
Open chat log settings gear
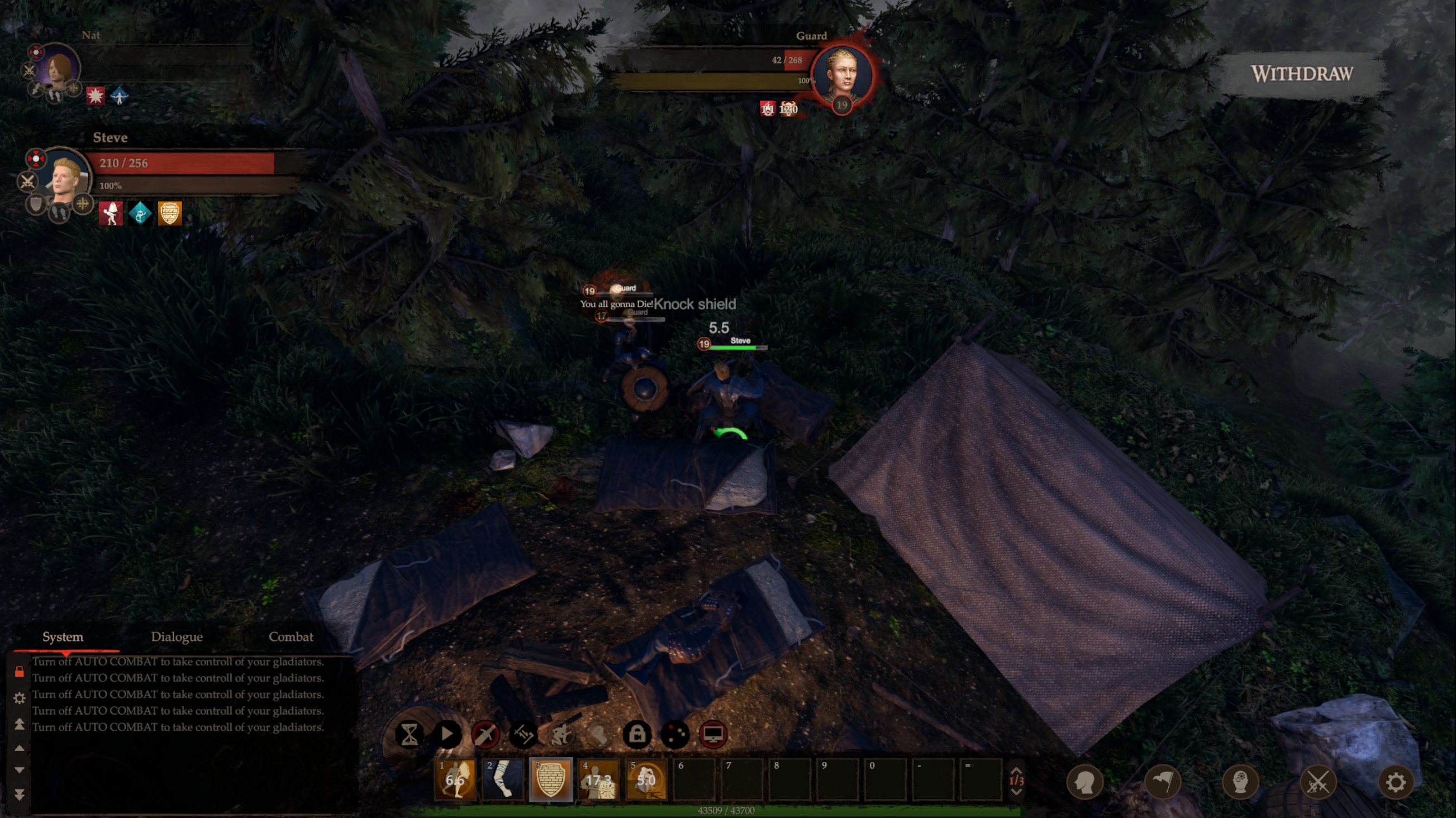click(19, 698)
